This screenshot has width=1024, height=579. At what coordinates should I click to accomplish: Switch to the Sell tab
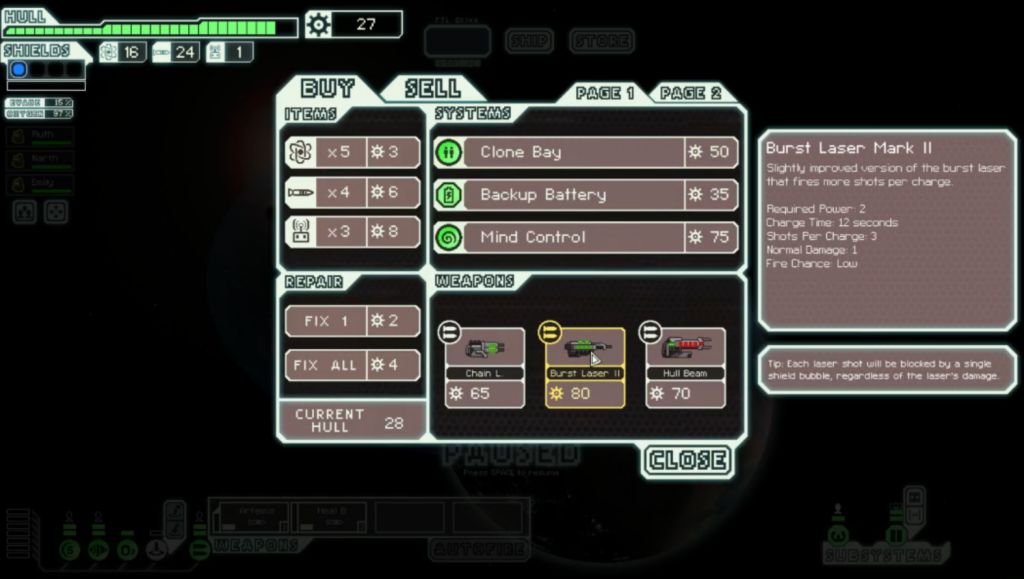click(433, 88)
